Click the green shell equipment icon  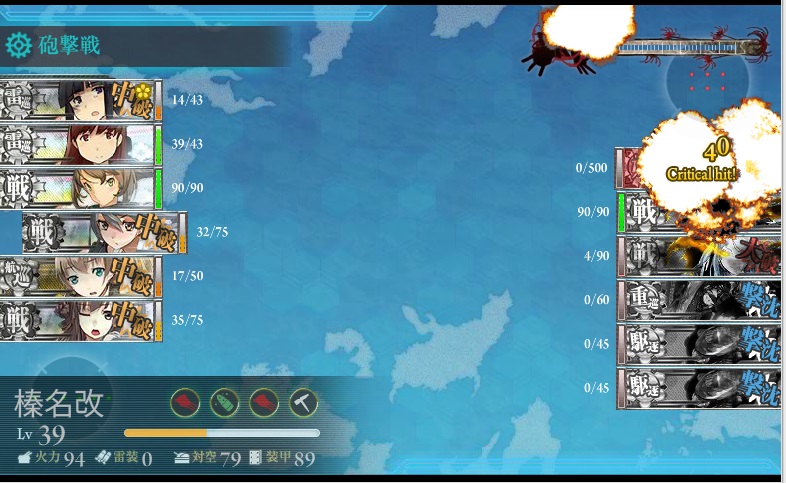tap(225, 402)
